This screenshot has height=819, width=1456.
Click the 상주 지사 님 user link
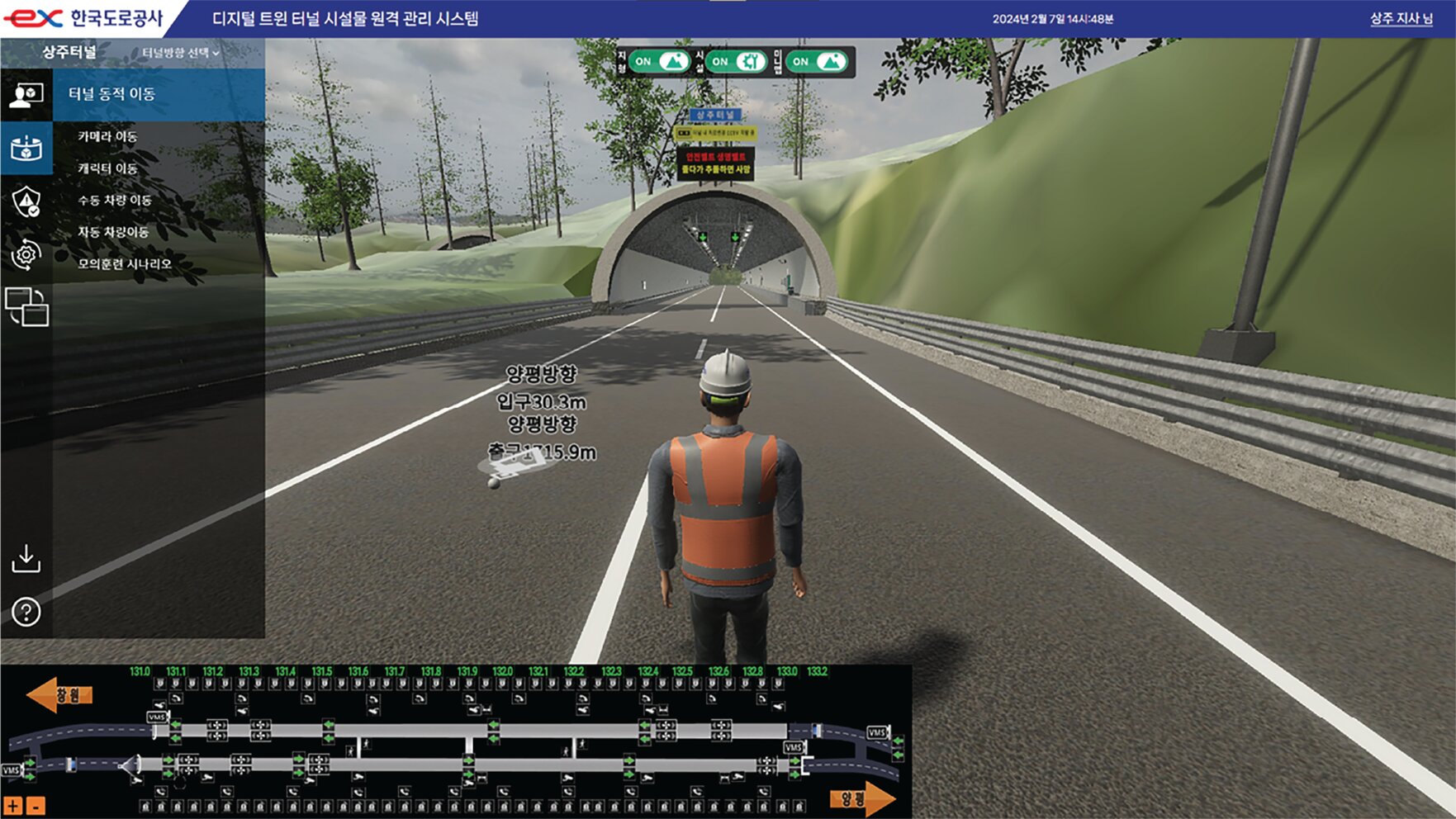point(1401,18)
